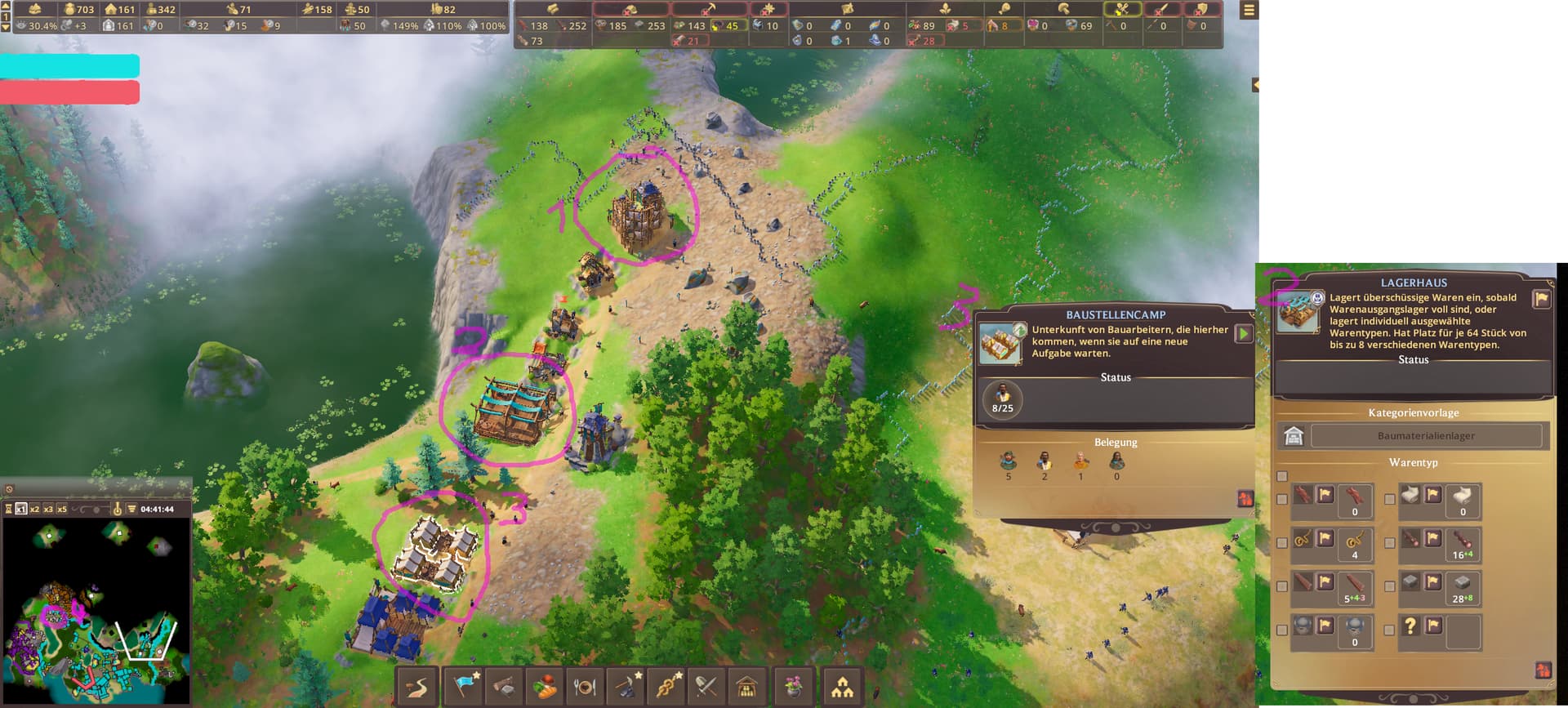Open the three houses overview button
The height and width of the screenshot is (708, 1568).
(842, 687)
